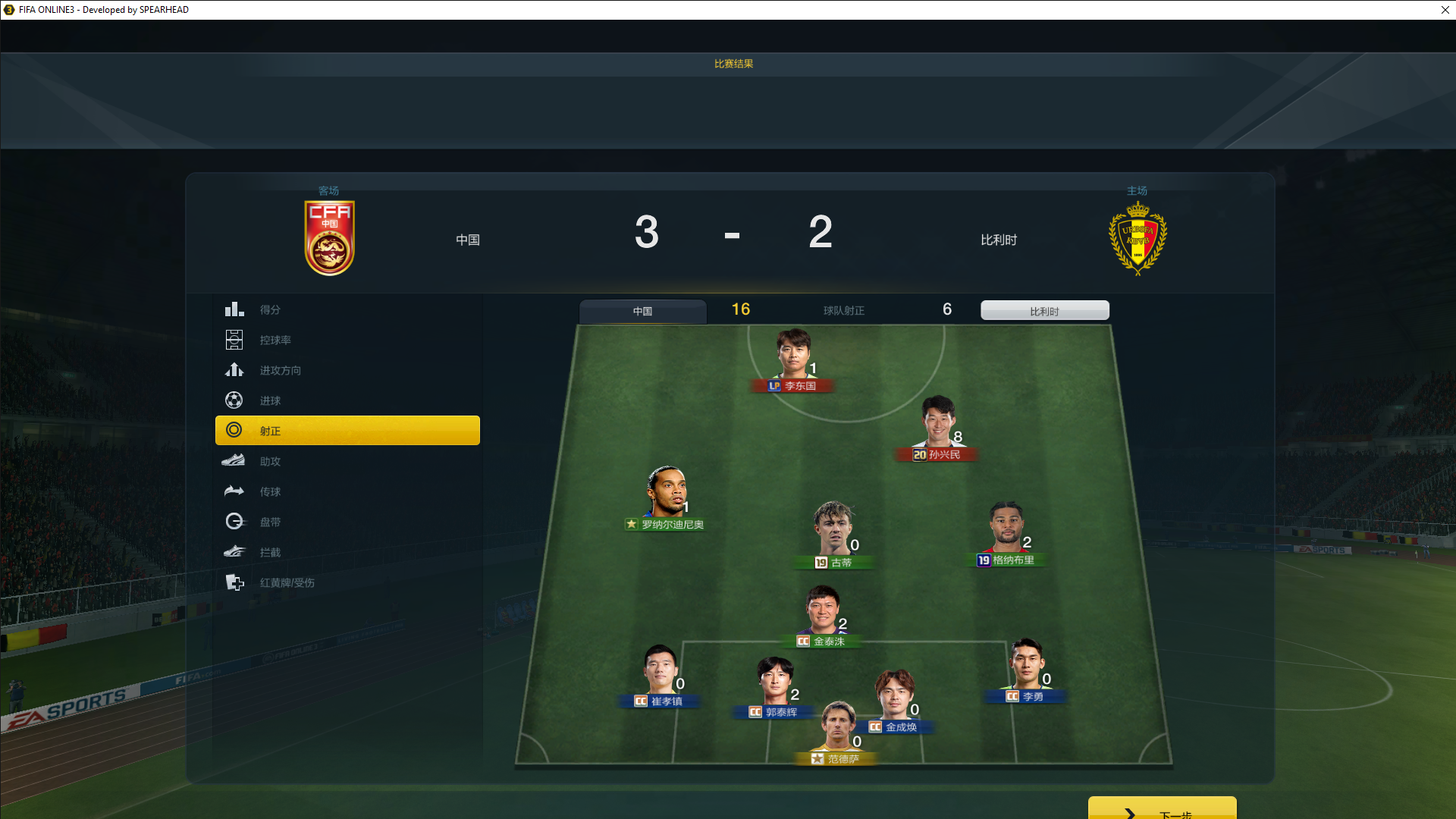
Task: Open the 红黄牌/受伤 cards and injuries entry
Action: 287,582
